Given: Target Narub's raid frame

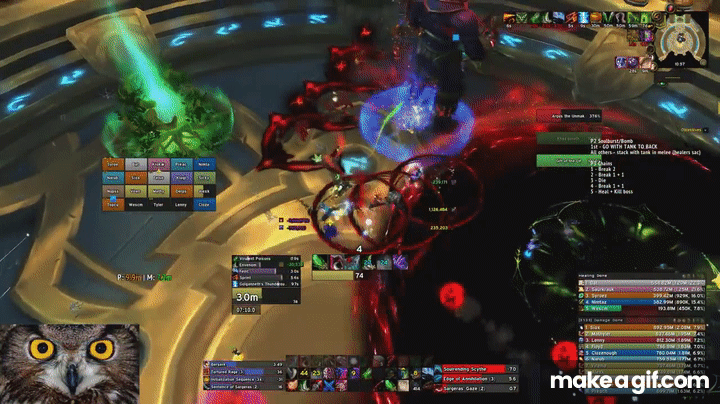Looking at the screenshot, I should coord(113,178).
